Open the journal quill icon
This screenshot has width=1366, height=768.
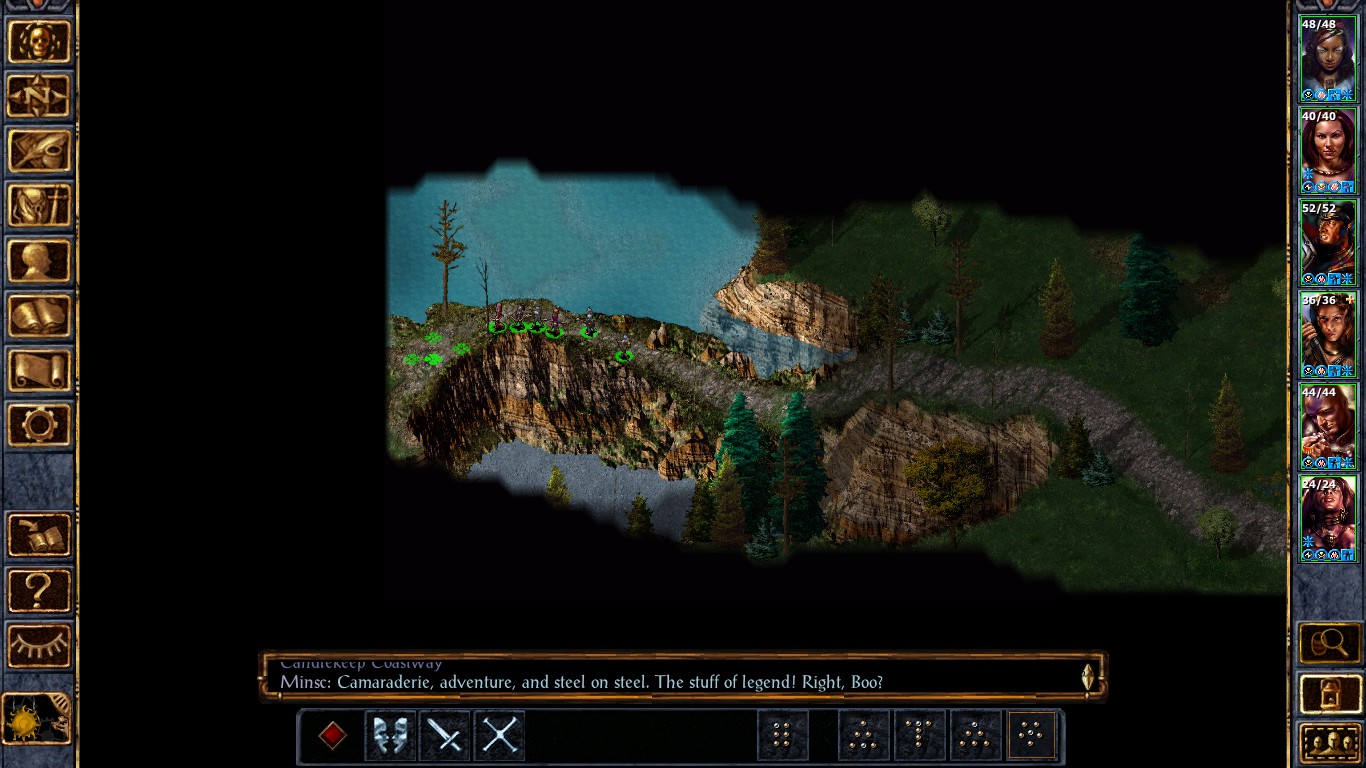[39, 150]
